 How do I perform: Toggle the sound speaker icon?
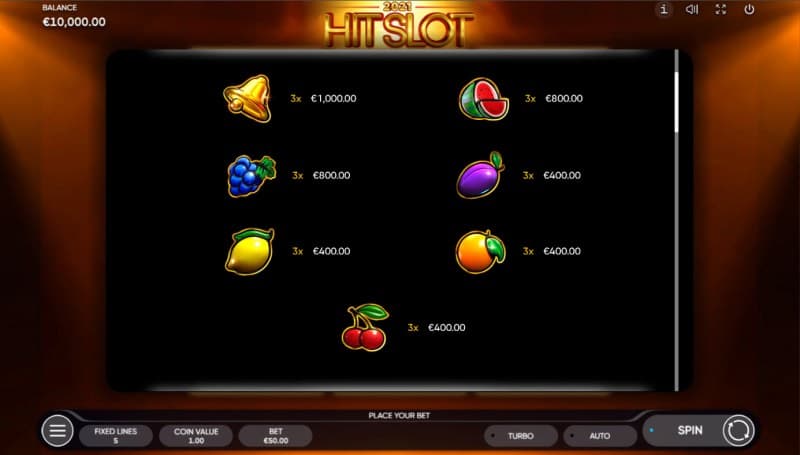[x=691, y=10]
